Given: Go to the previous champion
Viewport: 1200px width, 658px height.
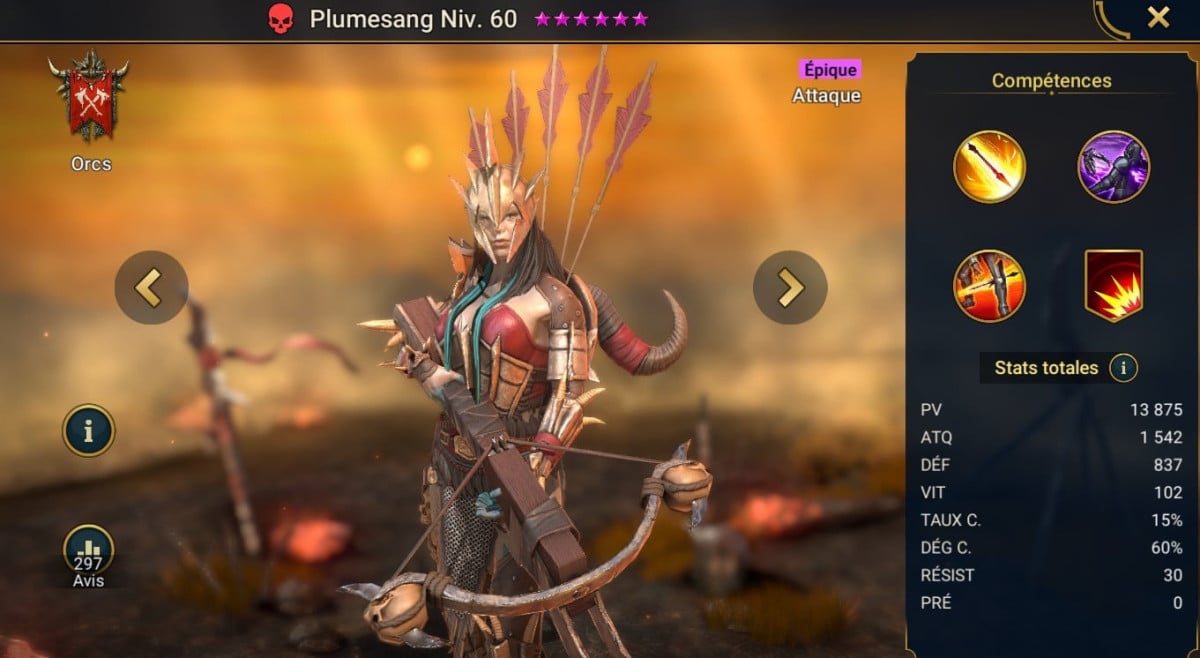Looking at the screenshot, I should pos(151,287).
